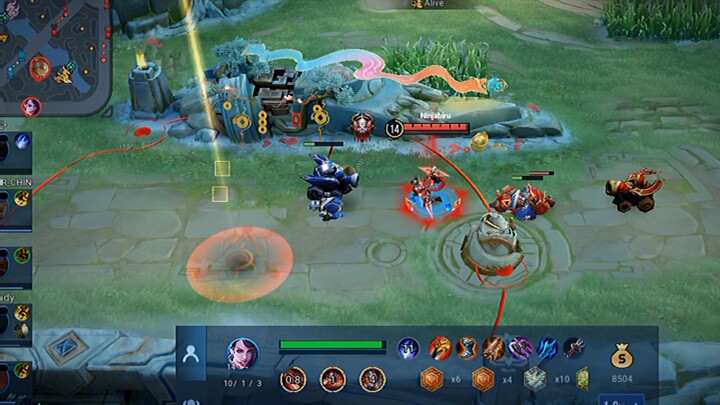Select the gray emblem with x10 count

click(535, 378)
